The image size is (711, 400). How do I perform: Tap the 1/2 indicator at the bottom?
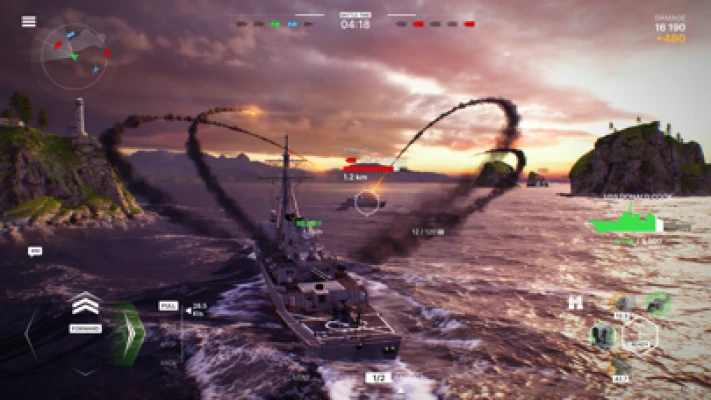tap(377, 378)
